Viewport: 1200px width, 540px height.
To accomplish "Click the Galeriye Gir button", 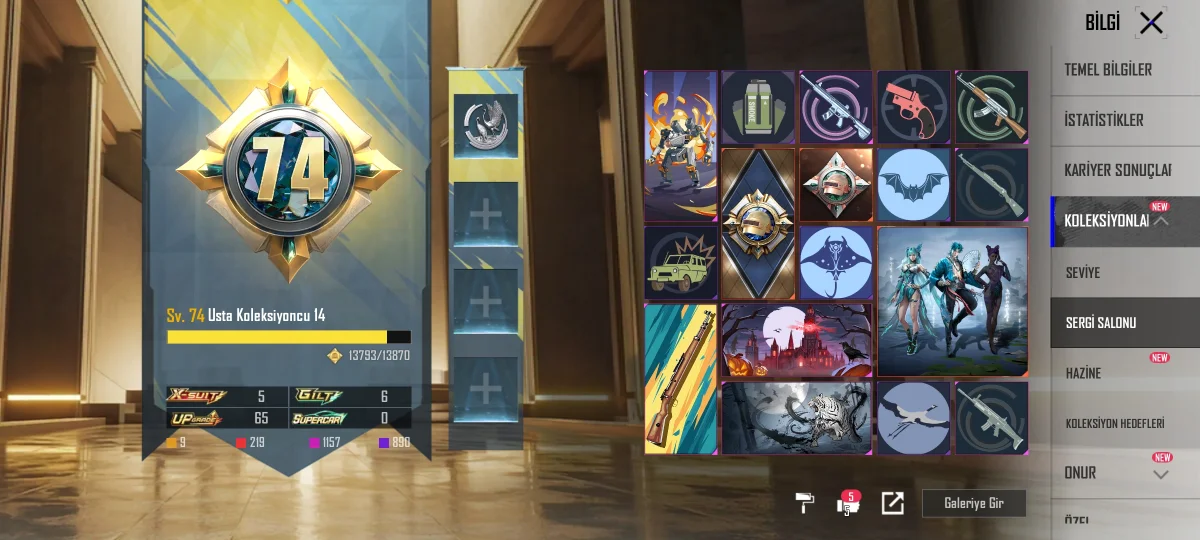I will (x=974, y=503).
